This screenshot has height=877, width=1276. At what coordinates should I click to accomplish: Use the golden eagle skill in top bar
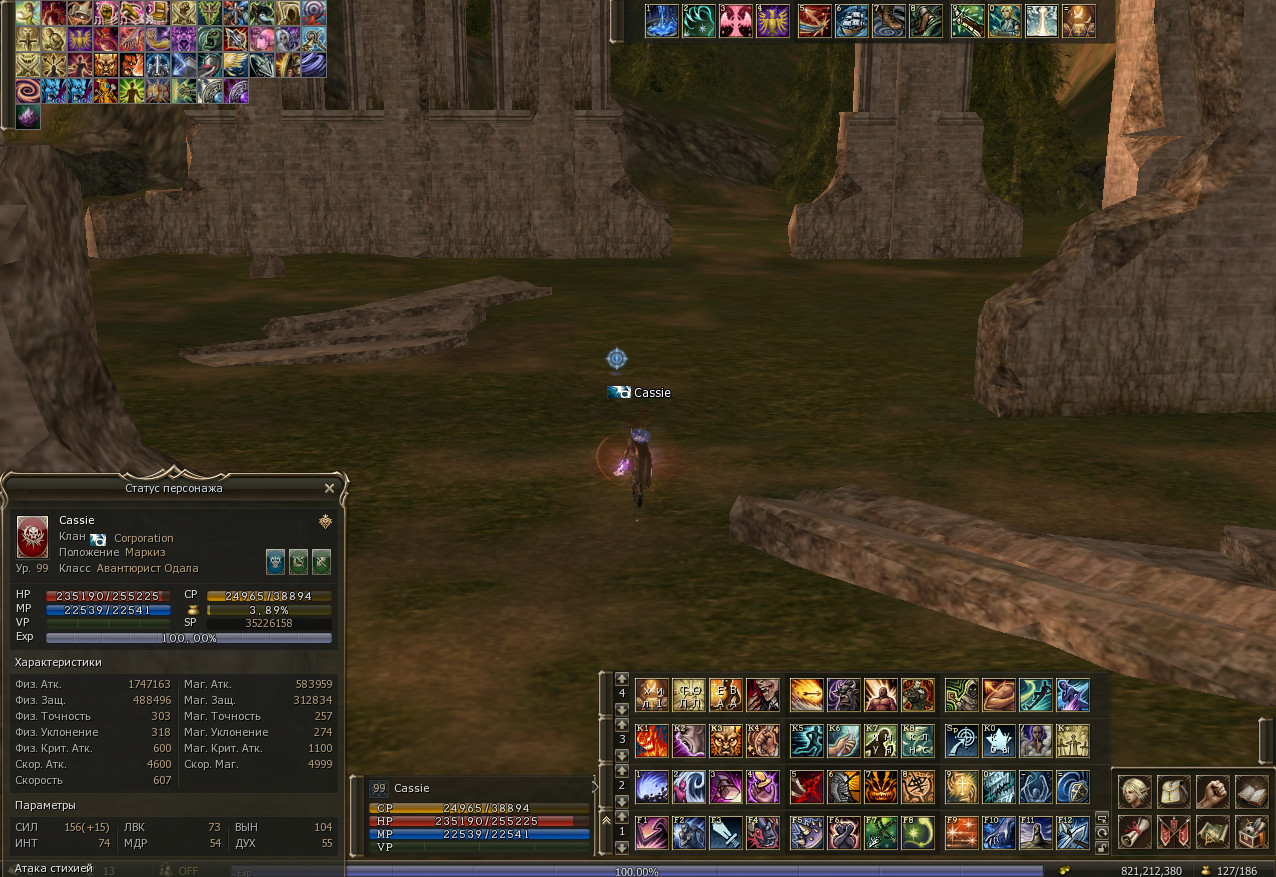[x=773, y=21]
